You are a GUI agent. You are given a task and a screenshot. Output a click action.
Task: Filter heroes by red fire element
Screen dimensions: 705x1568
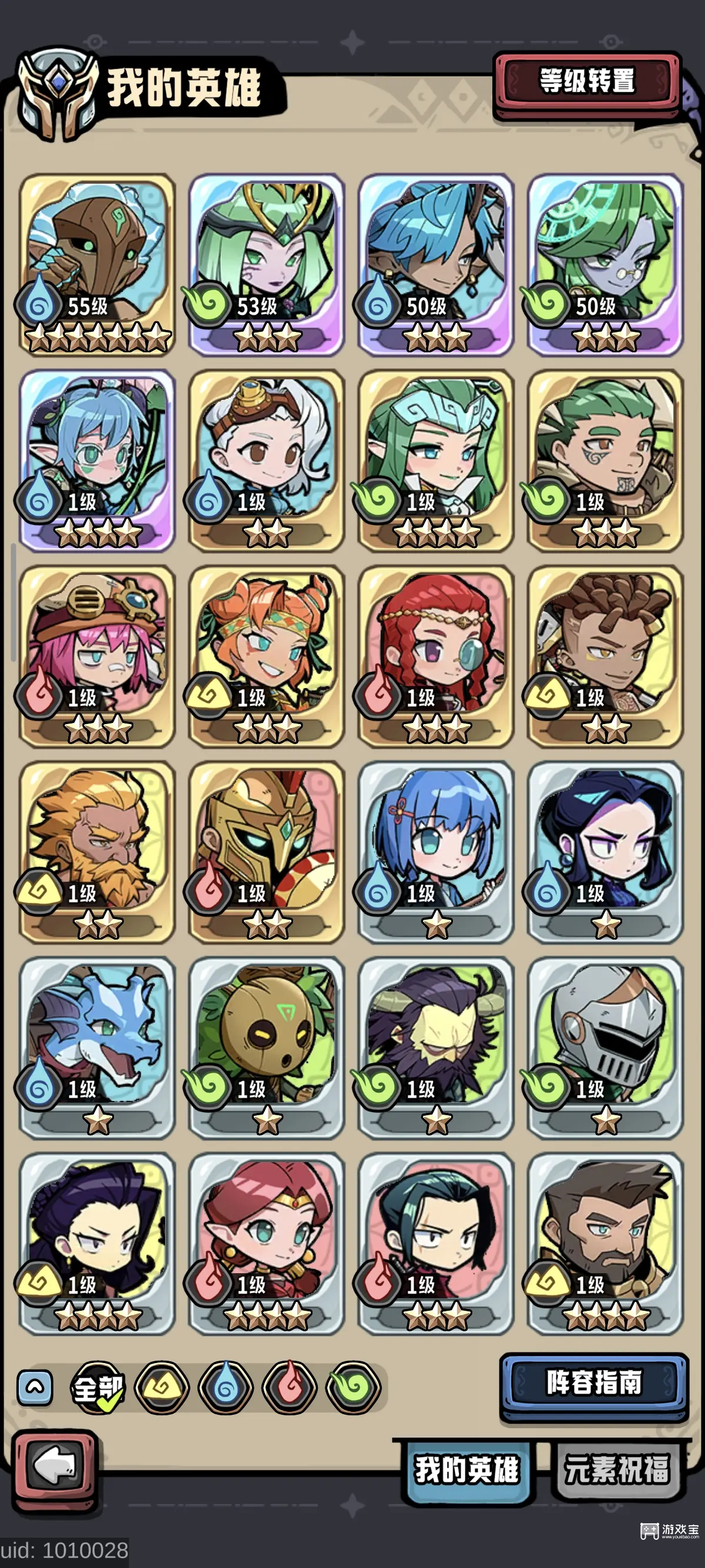point(290,1388)
